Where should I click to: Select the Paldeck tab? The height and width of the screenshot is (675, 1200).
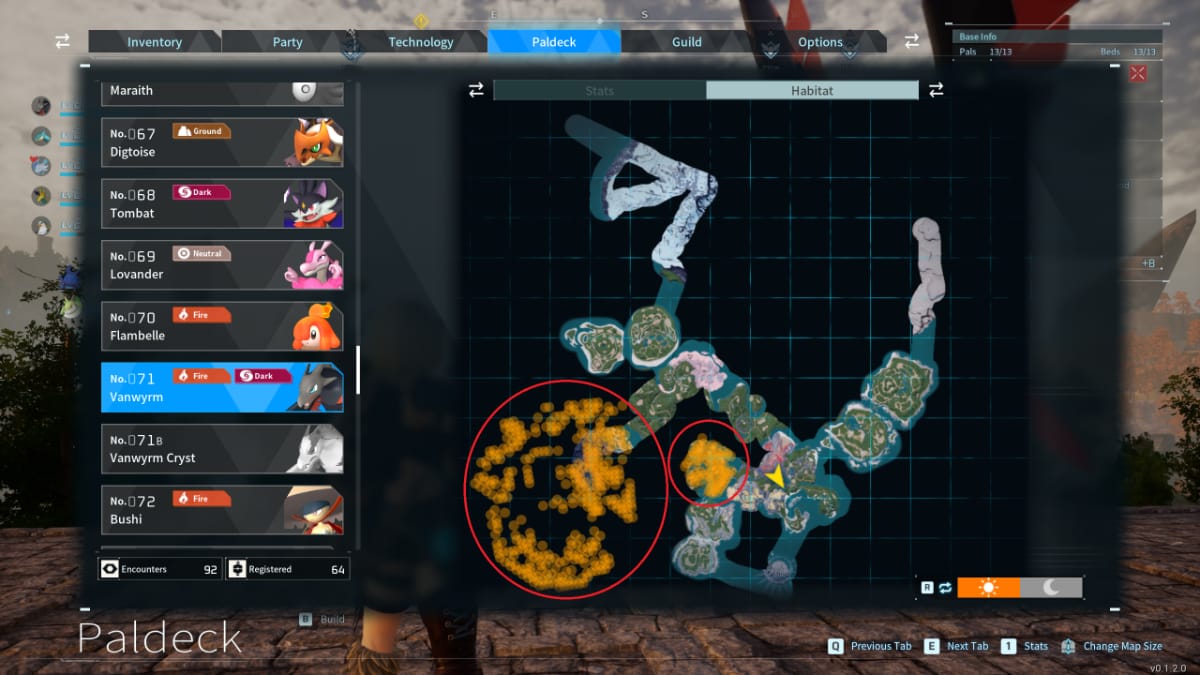[x=554, y=42]
